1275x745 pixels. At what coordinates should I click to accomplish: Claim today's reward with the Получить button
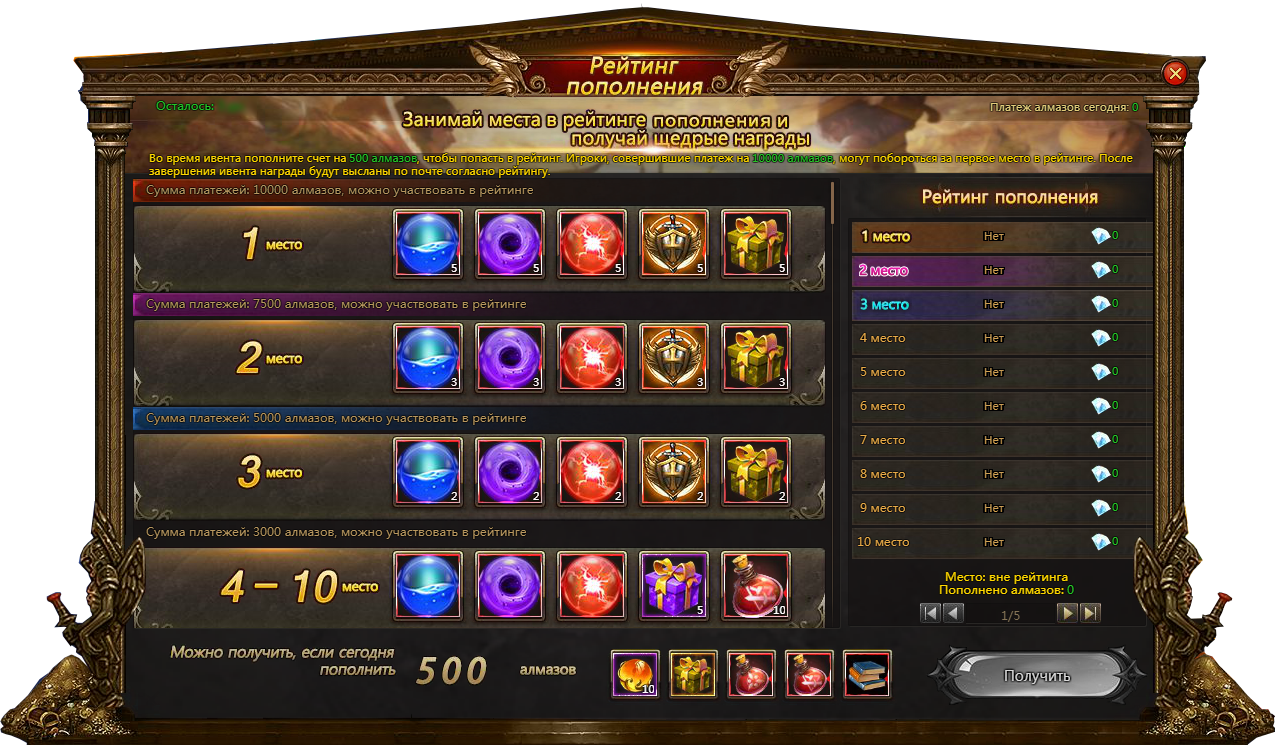point(1036,676)
